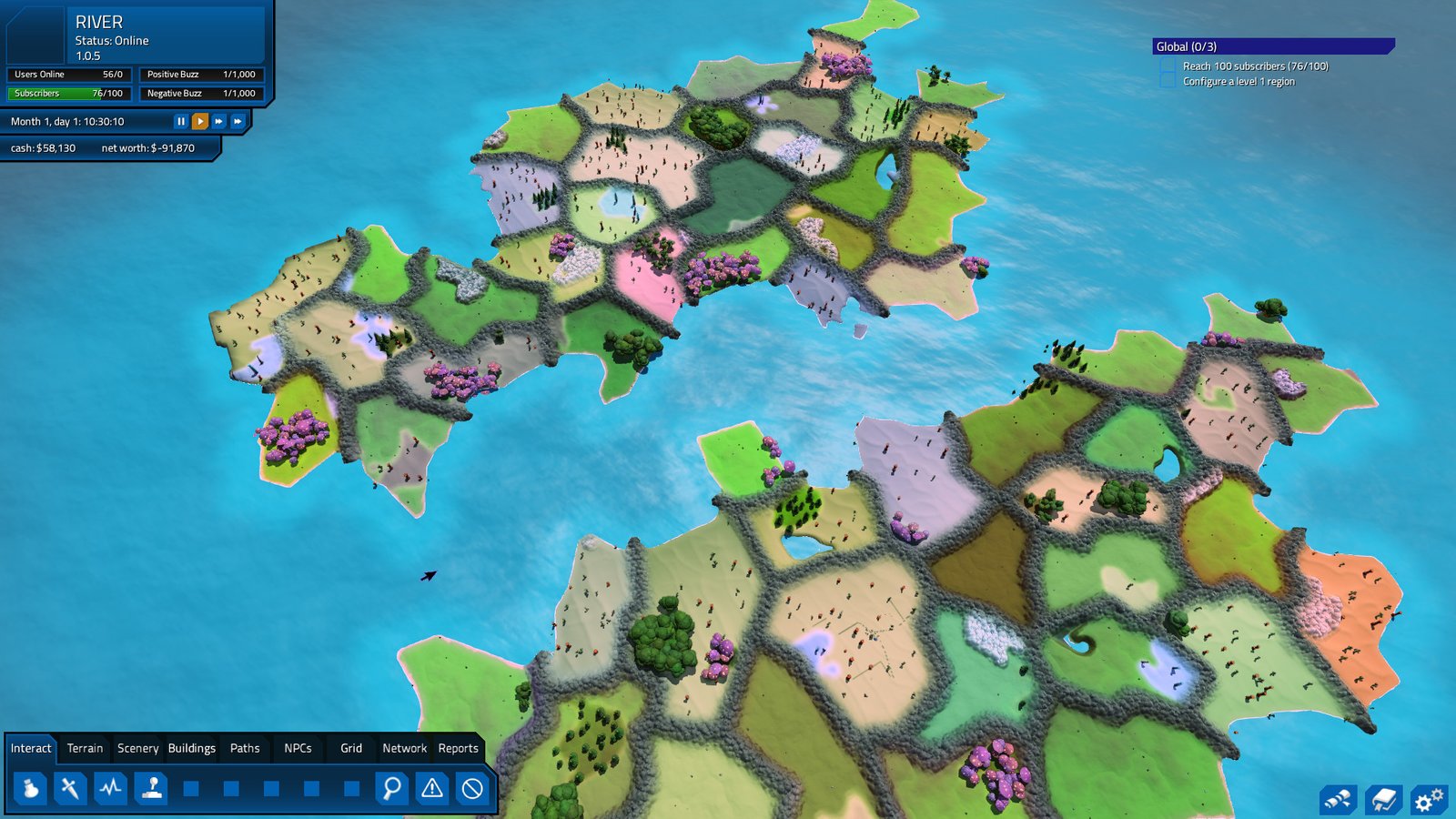This screenshot has height=819, width=1456.
Task: Click the fastest forward speed button
Action: [x=237, y=120]
